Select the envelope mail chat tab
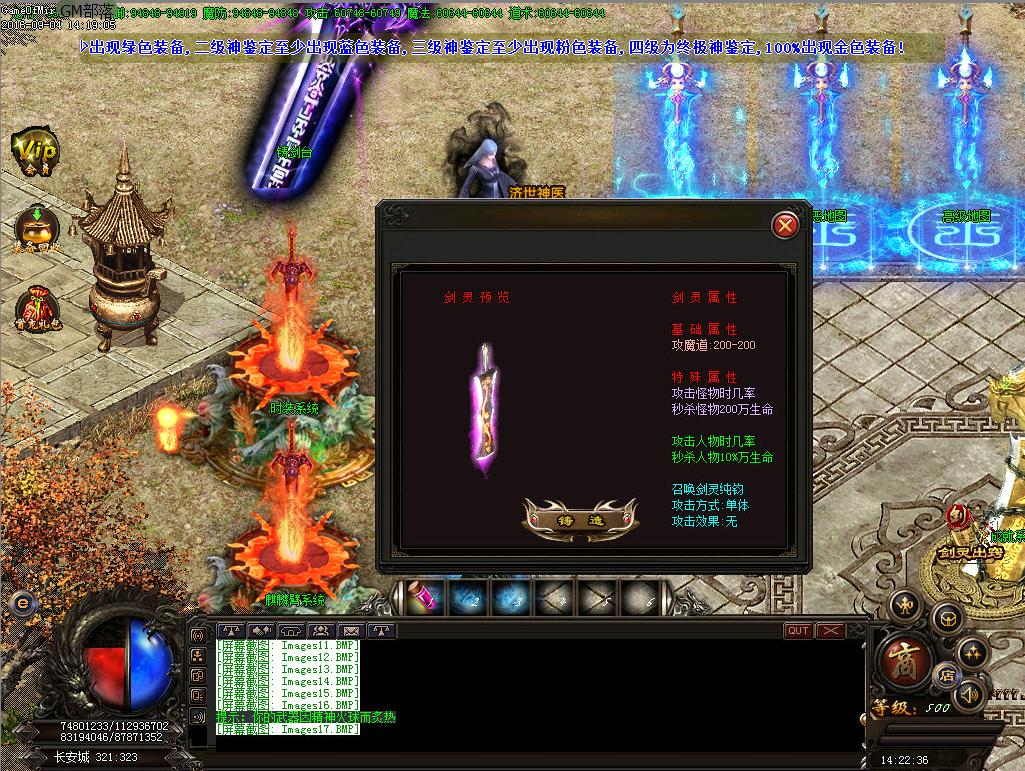This screenshot has width=1025, height=771. tap(351, 630)
